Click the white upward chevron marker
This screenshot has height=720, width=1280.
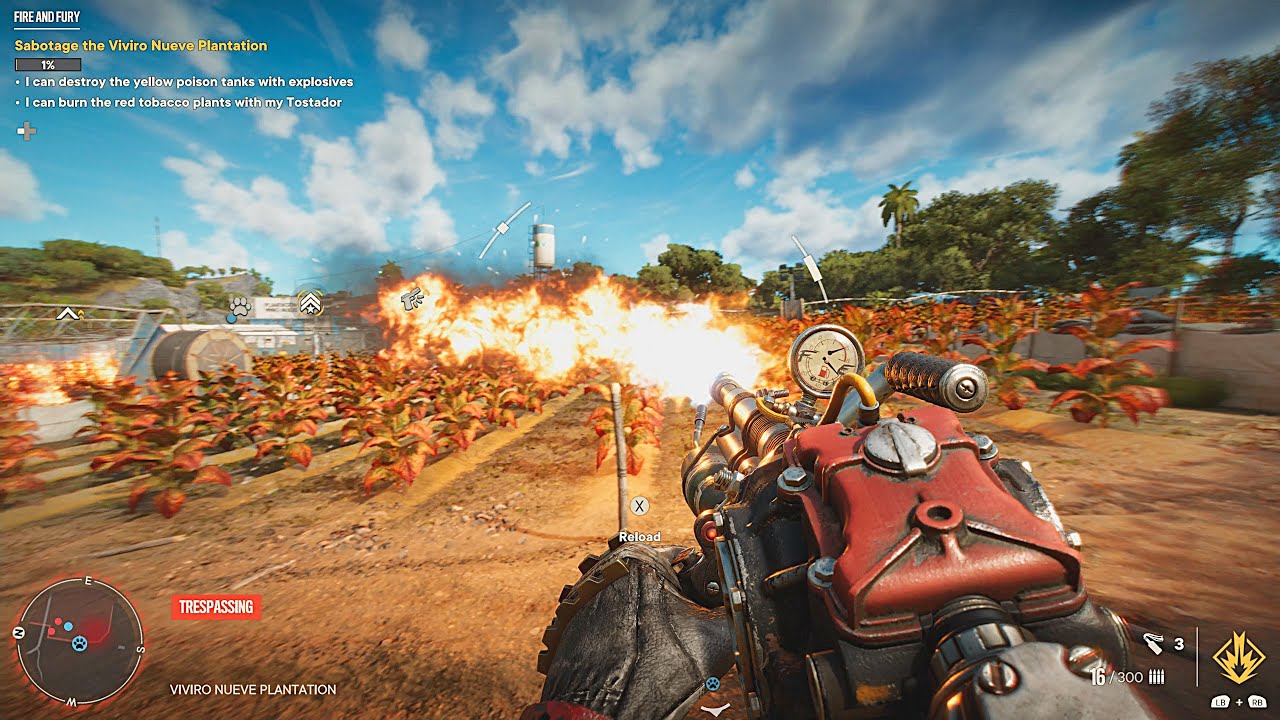68,314
